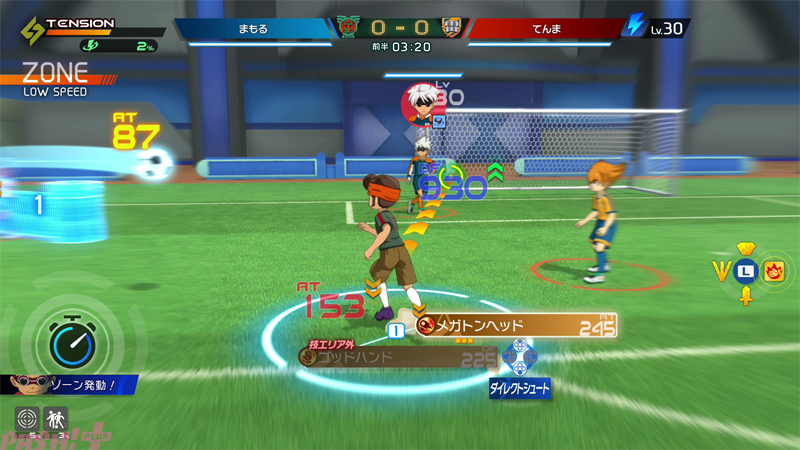Choose the orange gem command icon
This screenshot has width=800, height=450.
coord(744,248)
